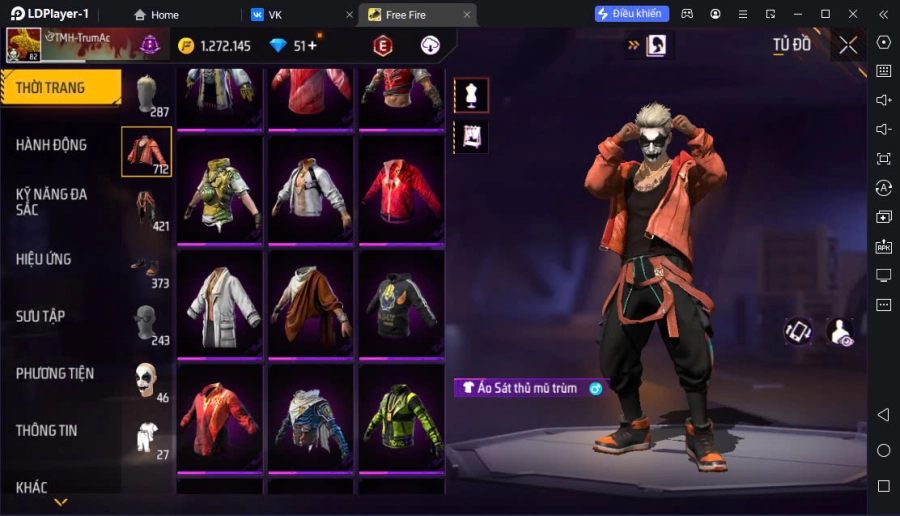Screen dimensions: 900x516
Task: Choose the PHƯƠNG TIỆN category
Action: point(55,373)
